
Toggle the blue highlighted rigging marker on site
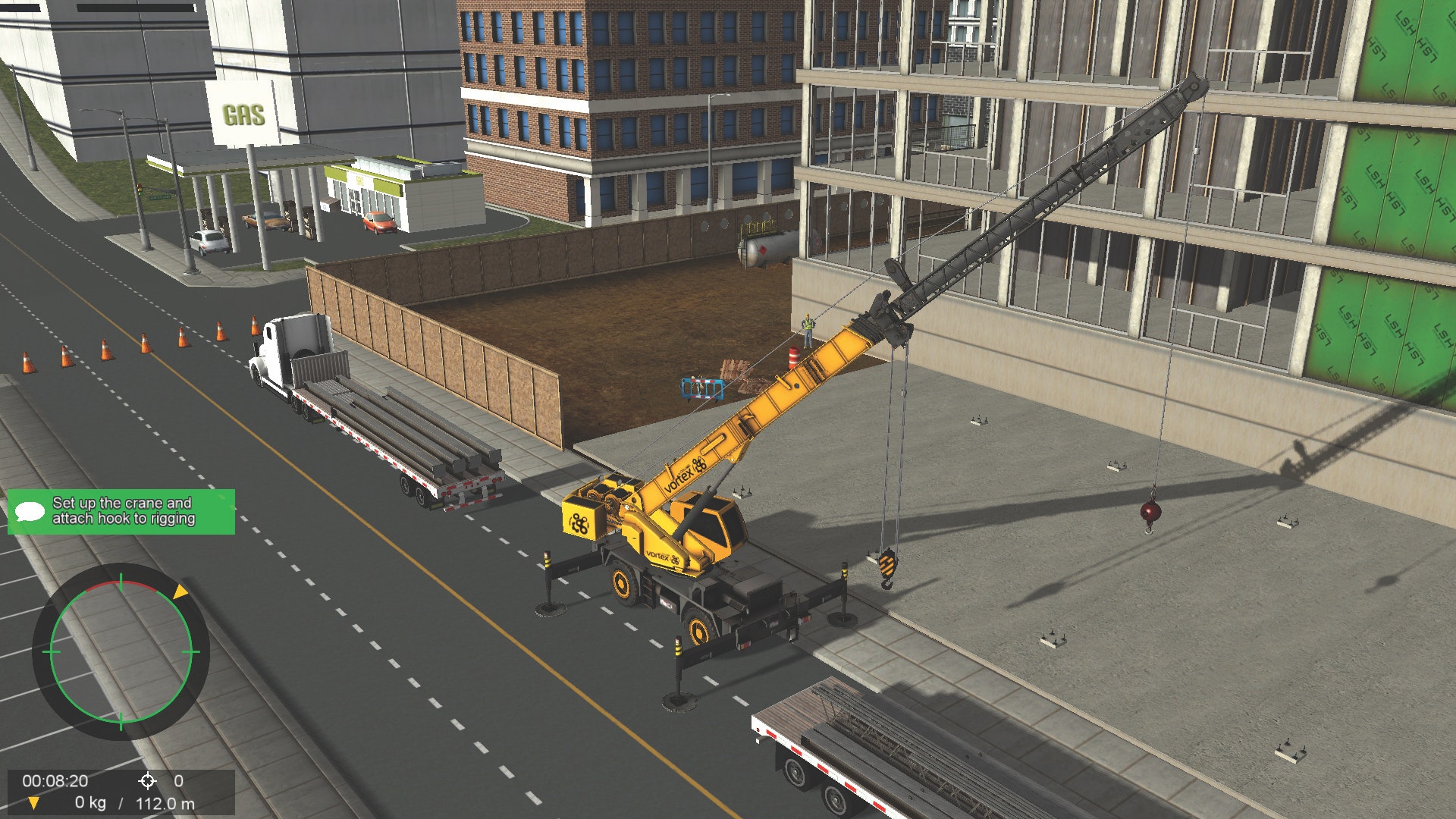pyautogui.click(x=702, y=389)
